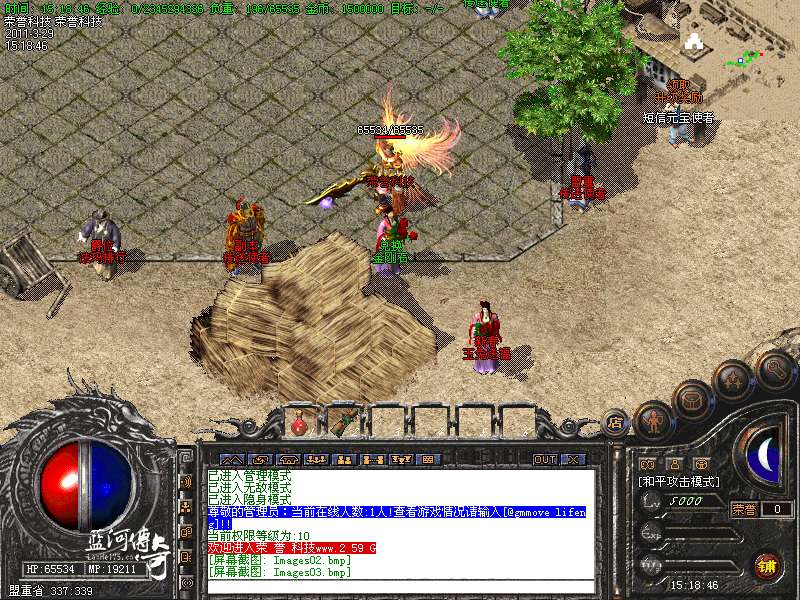Toggle the sound-wave chat channel button
This screenshot has height=600, width=800.
pos(186,482)
